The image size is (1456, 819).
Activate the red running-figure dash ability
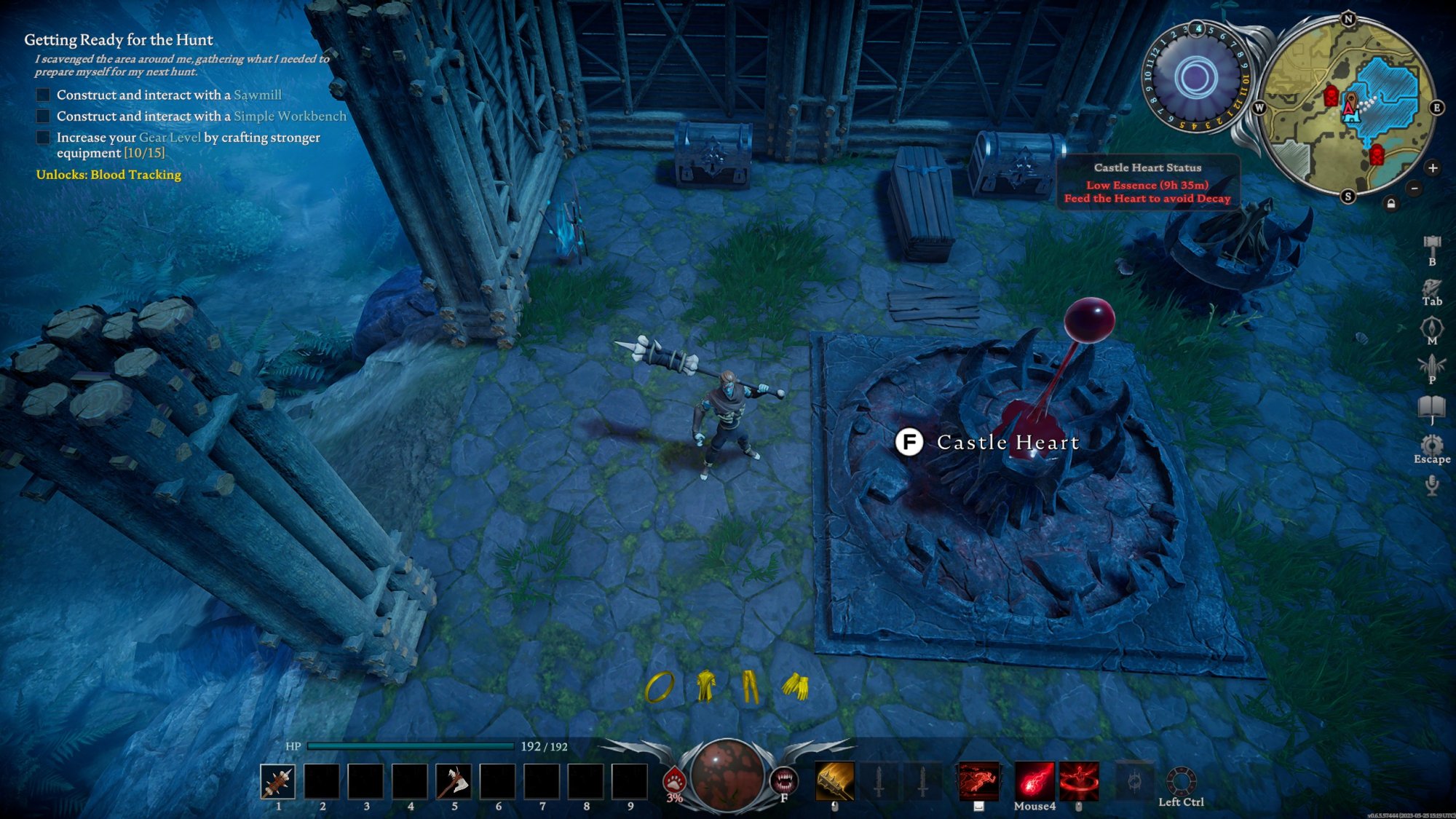click(x=978, y=780)
